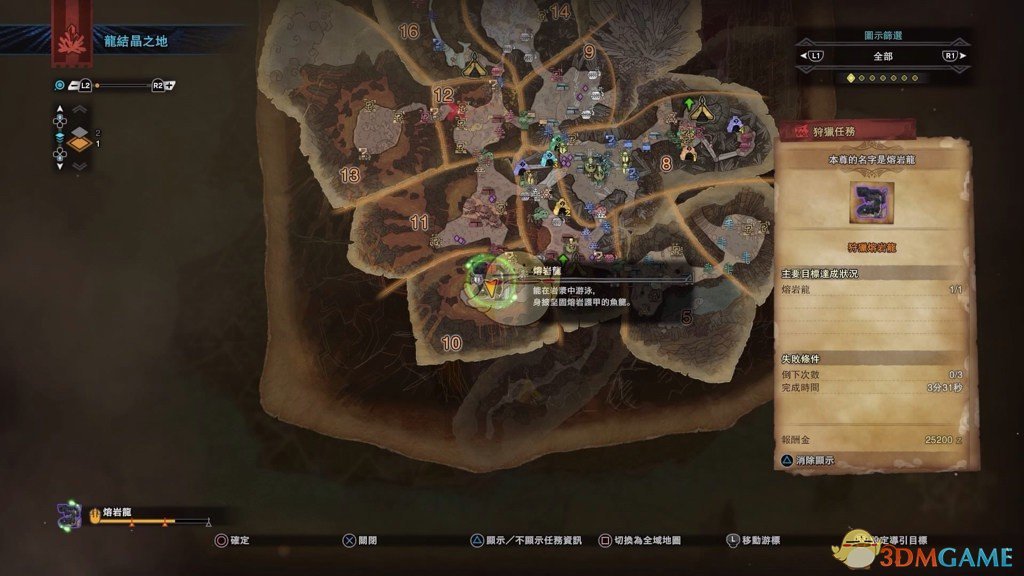
Task: Select area 12 number marker
Action: [x=443, y=95]
